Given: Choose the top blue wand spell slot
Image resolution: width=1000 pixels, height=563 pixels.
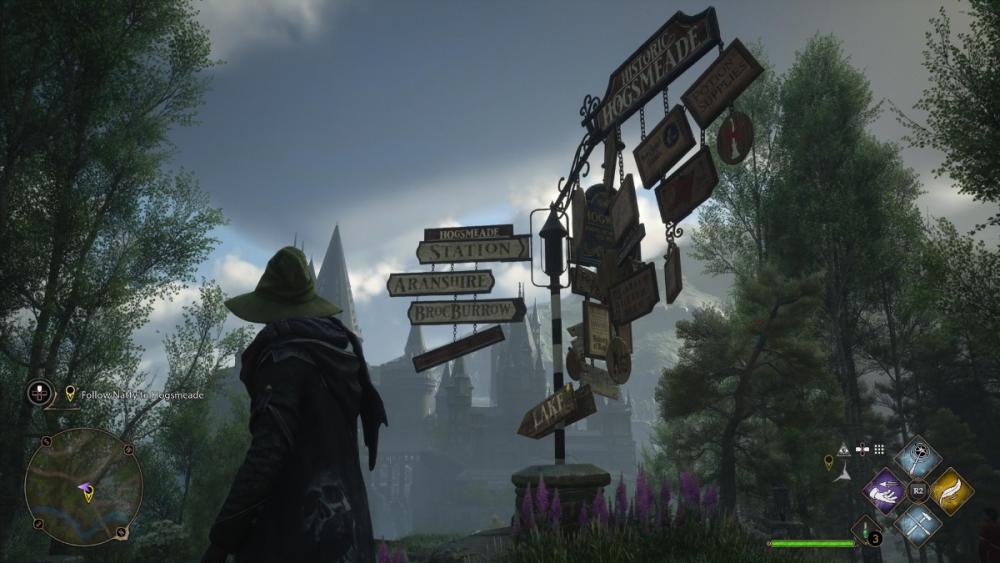Looking at the screenshot, I should [918, 458].
